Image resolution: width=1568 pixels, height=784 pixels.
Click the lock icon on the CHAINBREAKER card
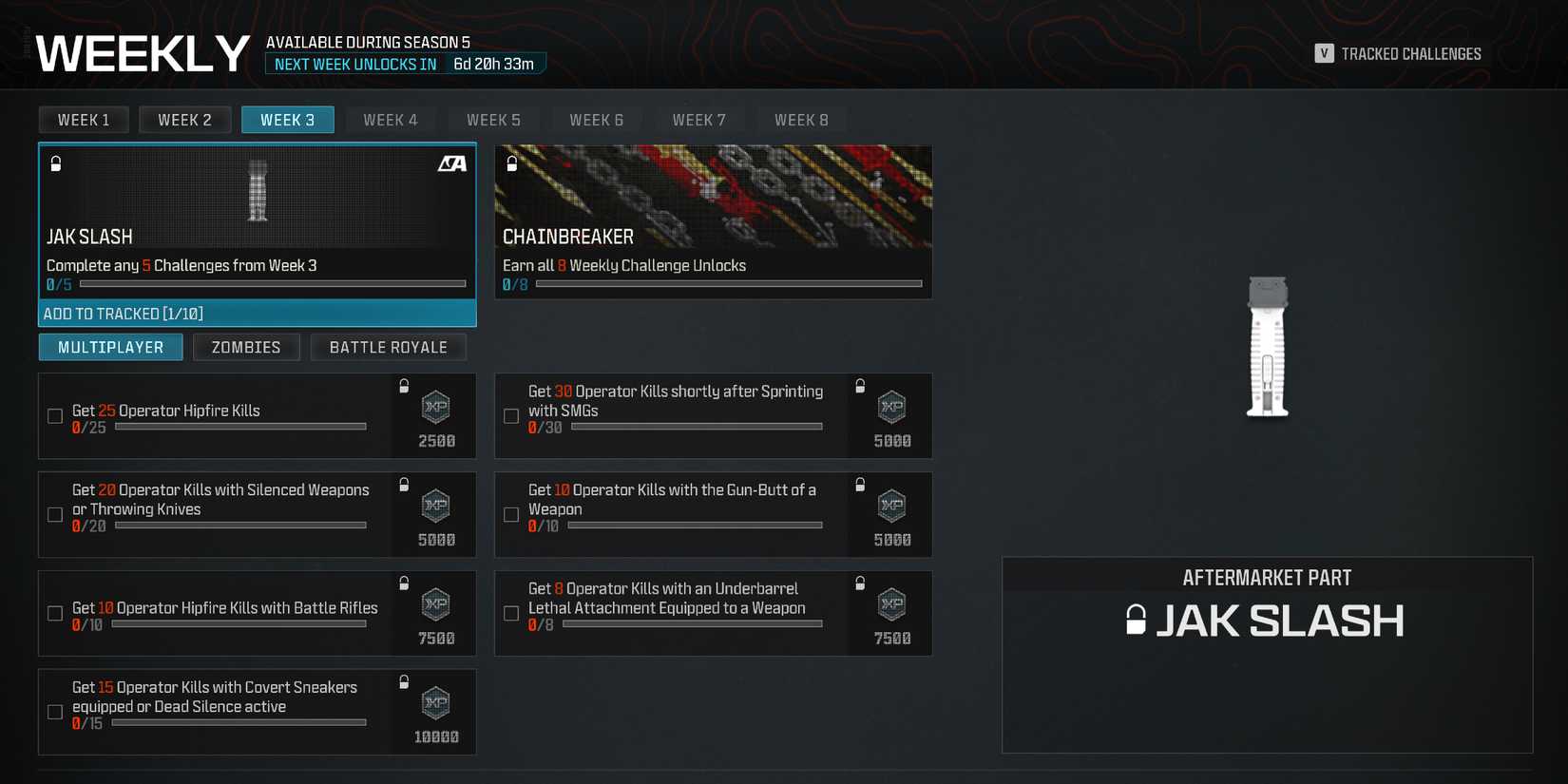[x=512, y=163]
